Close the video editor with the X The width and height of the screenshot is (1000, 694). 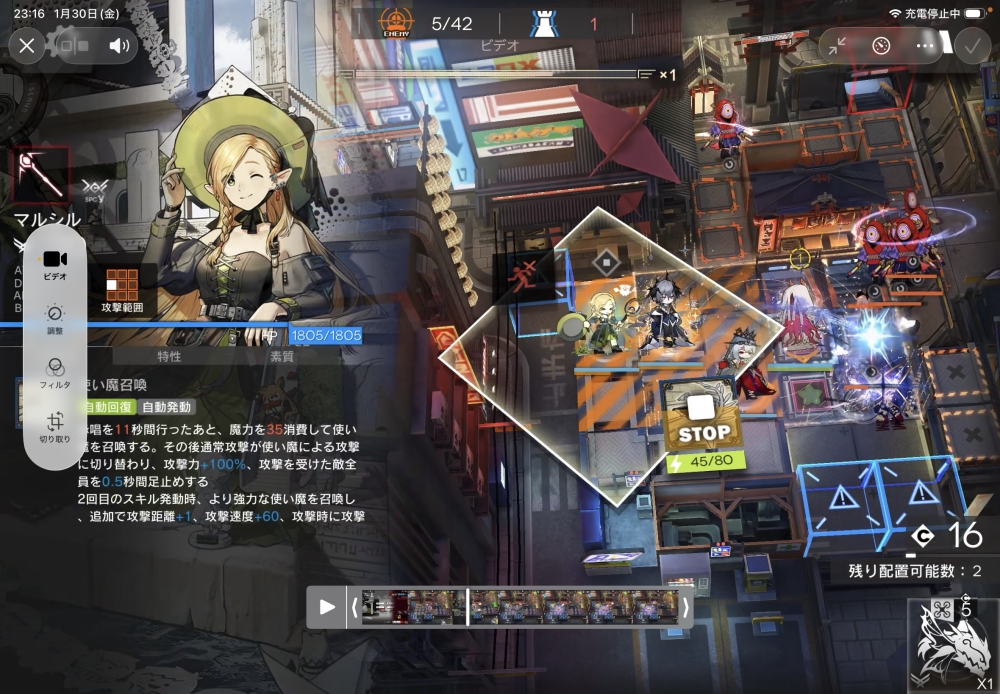[27, 45]
